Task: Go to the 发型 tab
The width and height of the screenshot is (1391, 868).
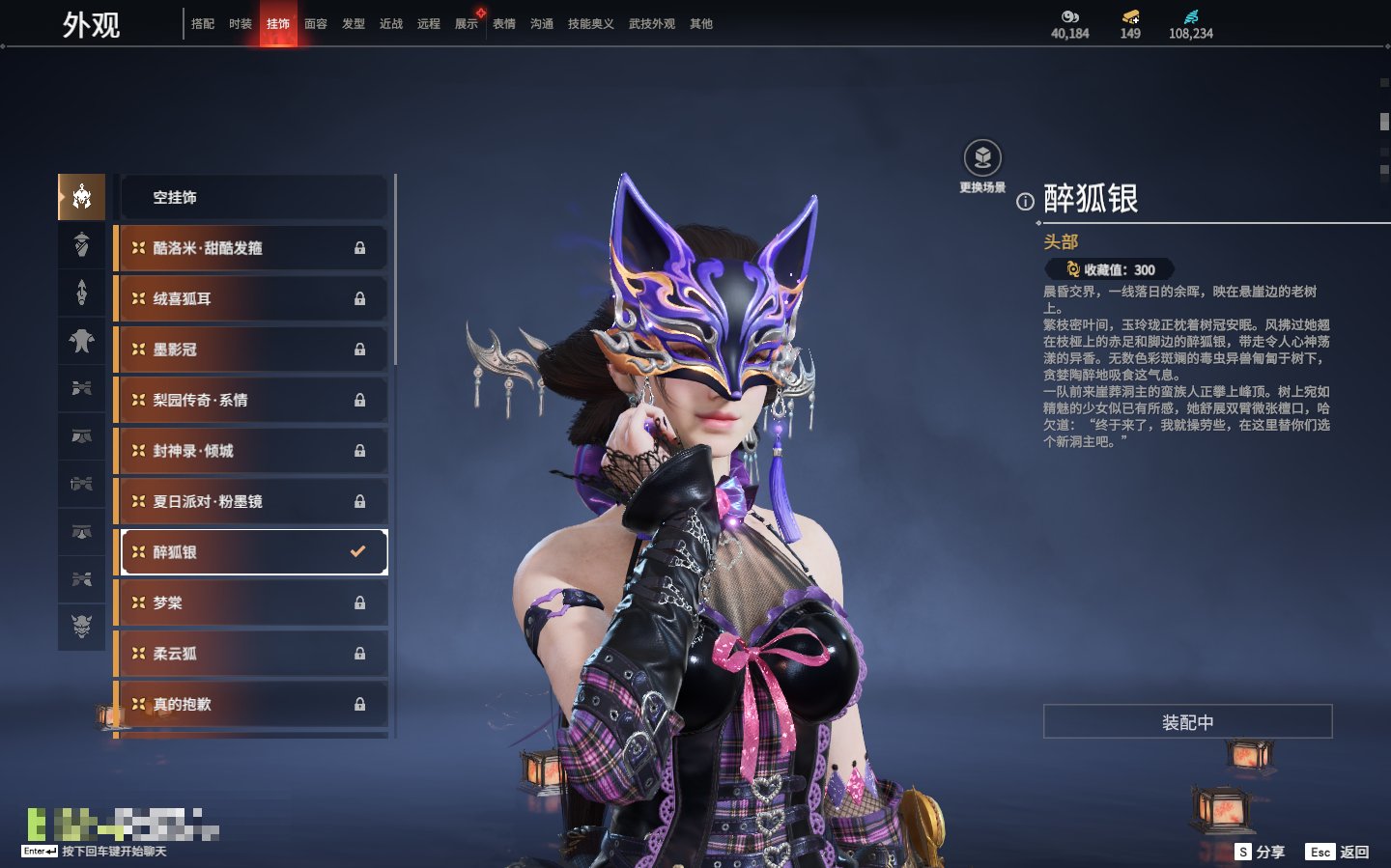Action: tap(354, 24)
